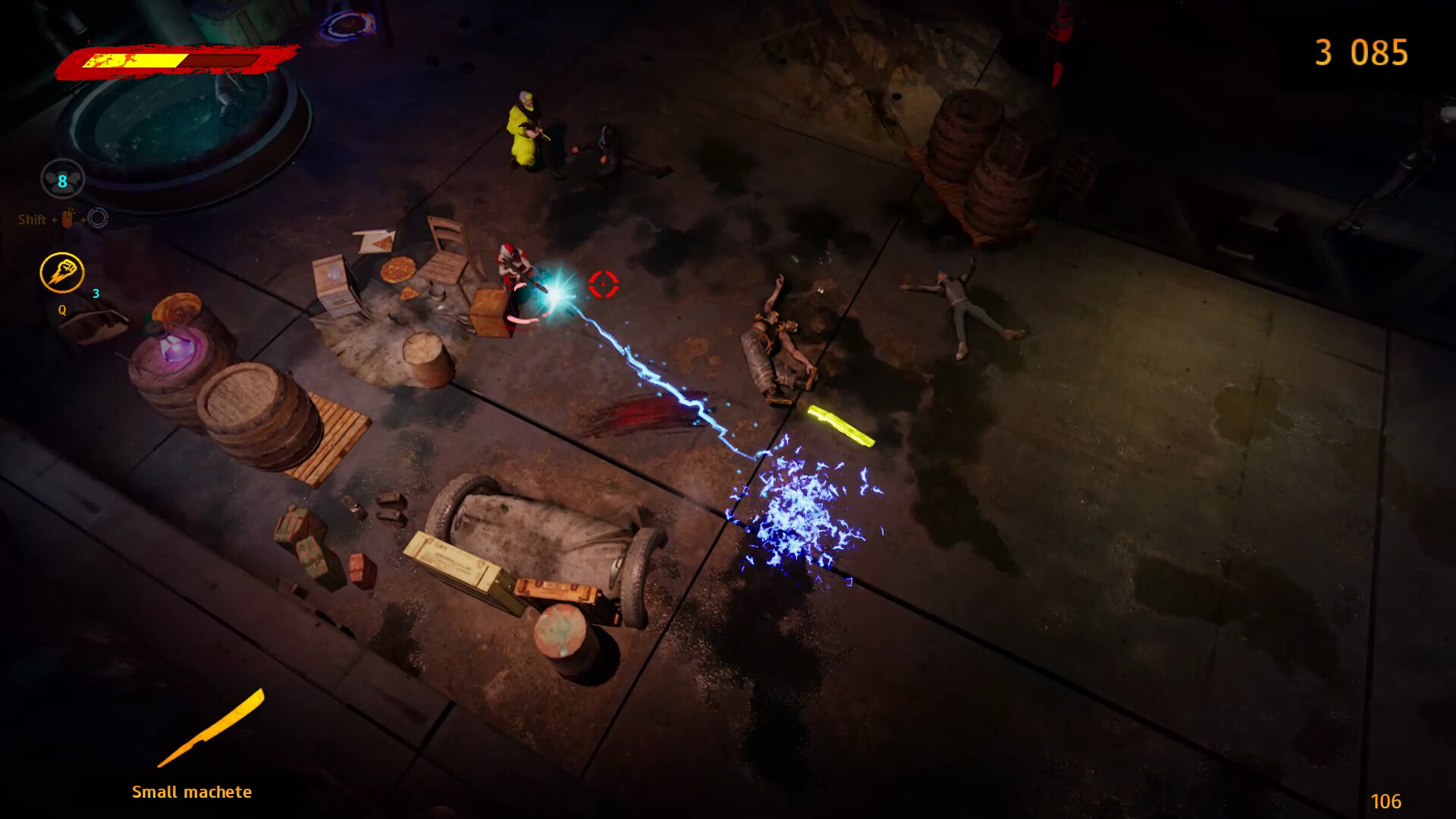Select the Small machete weapon icon

point(210,729)
